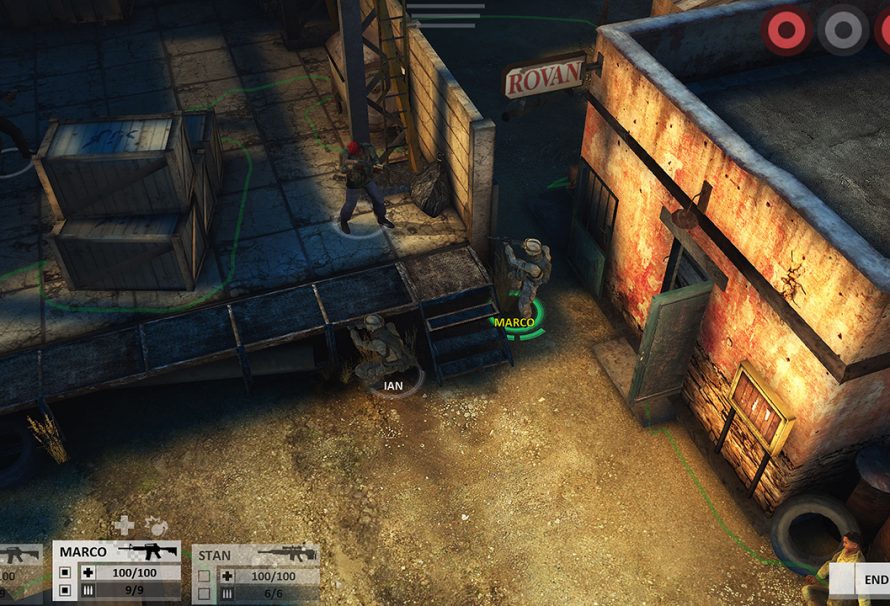Tick Stan's ammo row checkbox
The image size is (890, 606).
coord(204,594)
